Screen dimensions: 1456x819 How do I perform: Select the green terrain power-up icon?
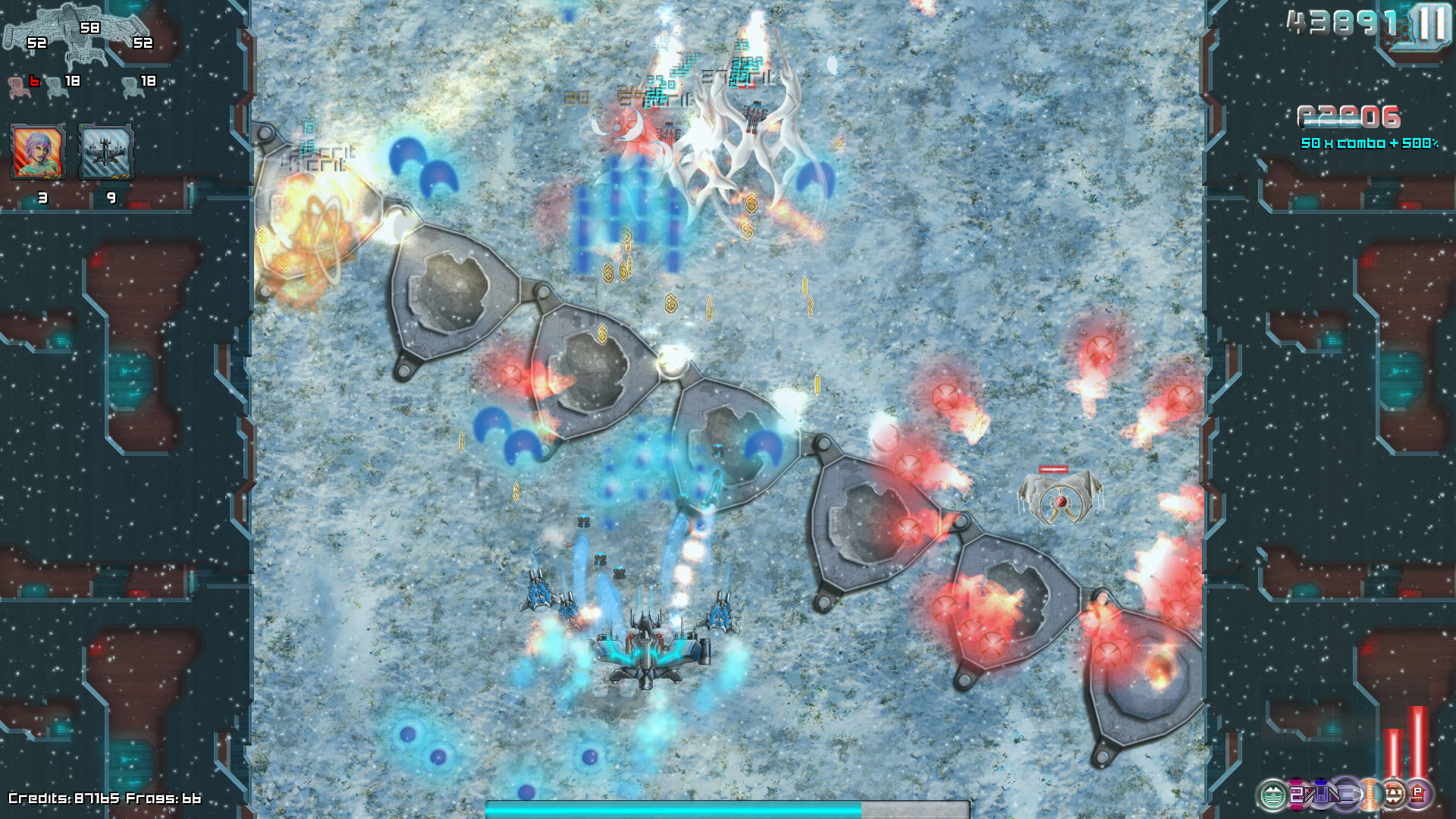click(1272, 795)
